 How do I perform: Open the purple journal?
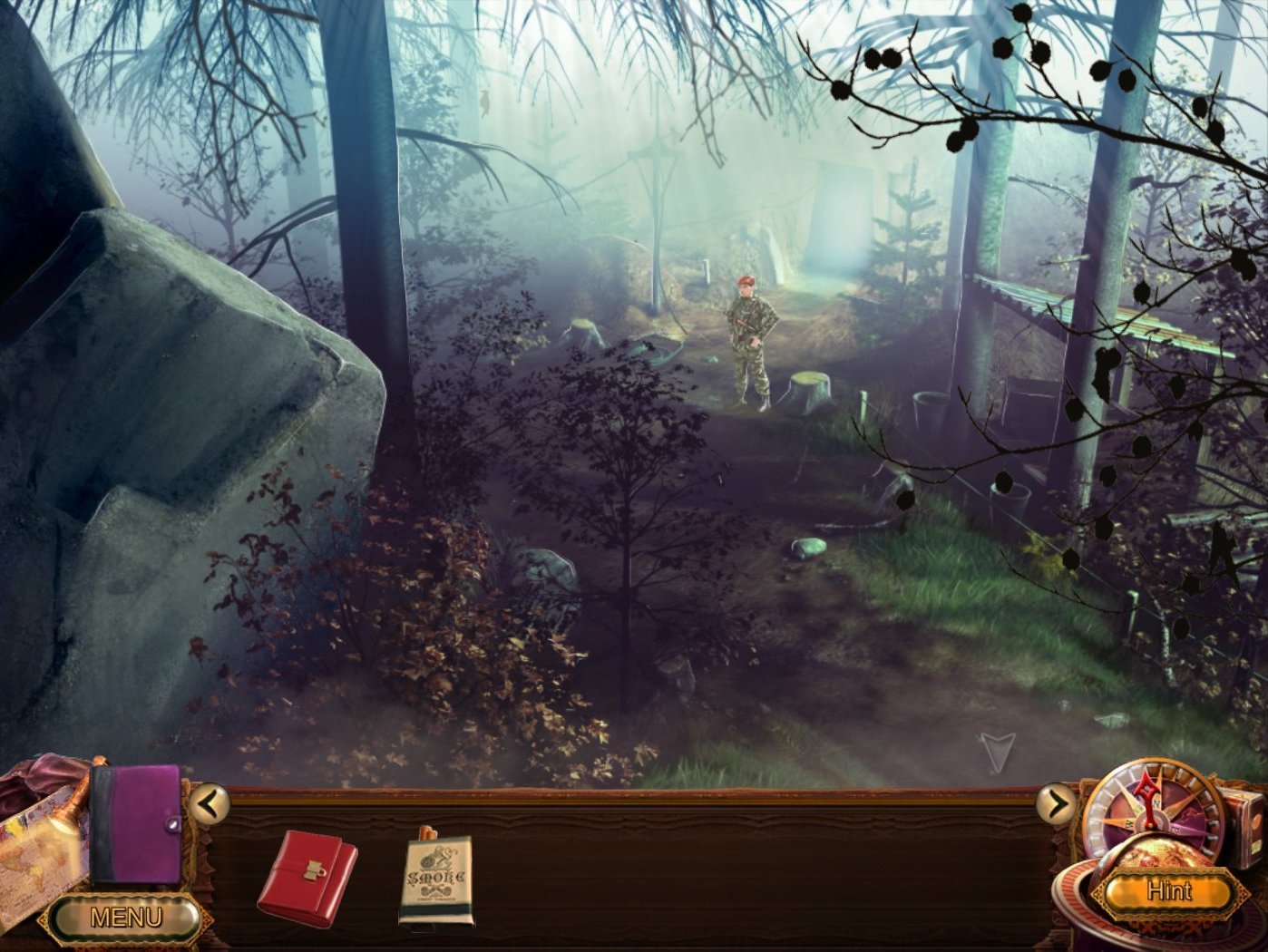(x=136, y=821)
